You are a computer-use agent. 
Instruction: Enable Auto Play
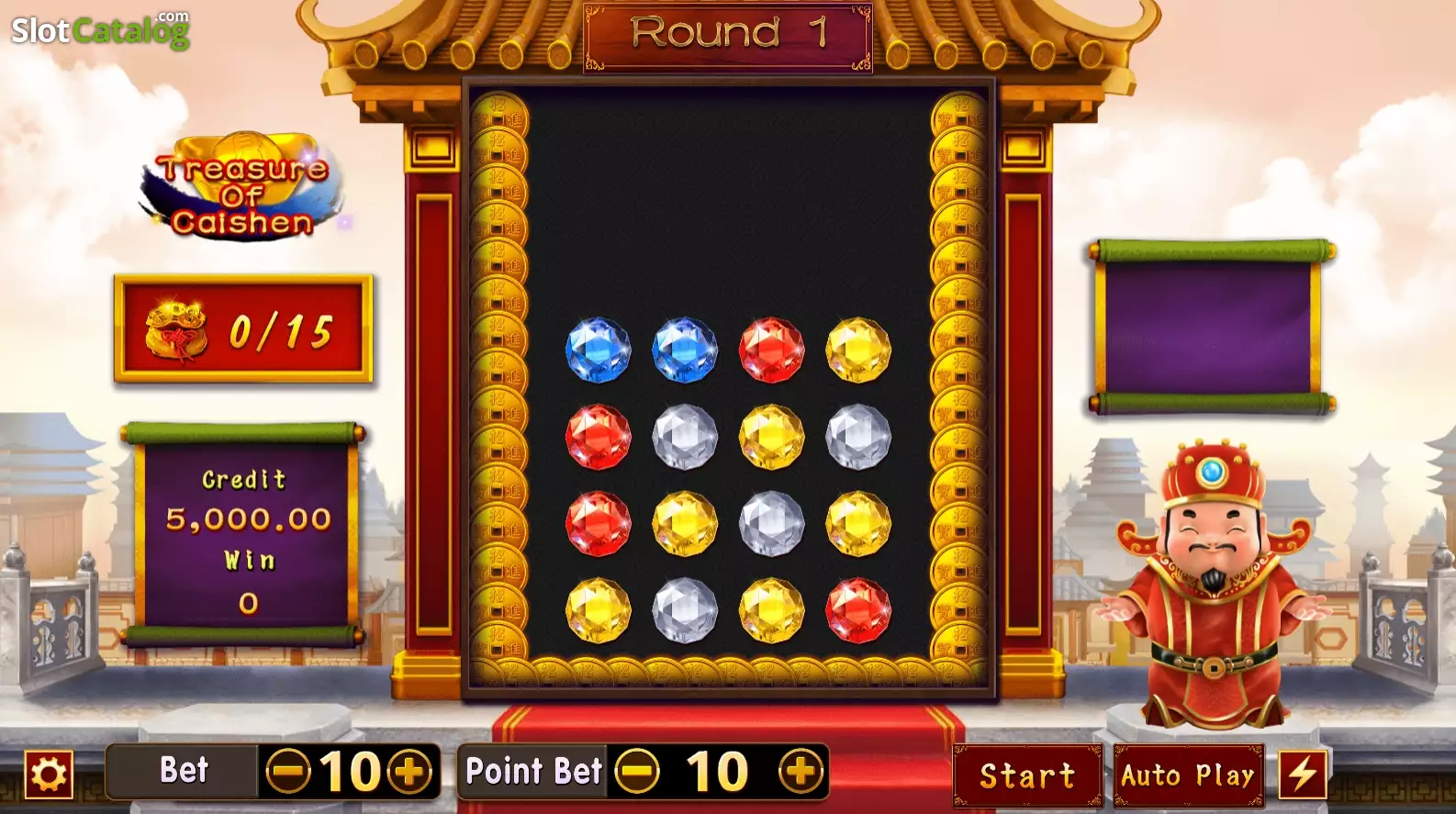(x=1188, y=775)
